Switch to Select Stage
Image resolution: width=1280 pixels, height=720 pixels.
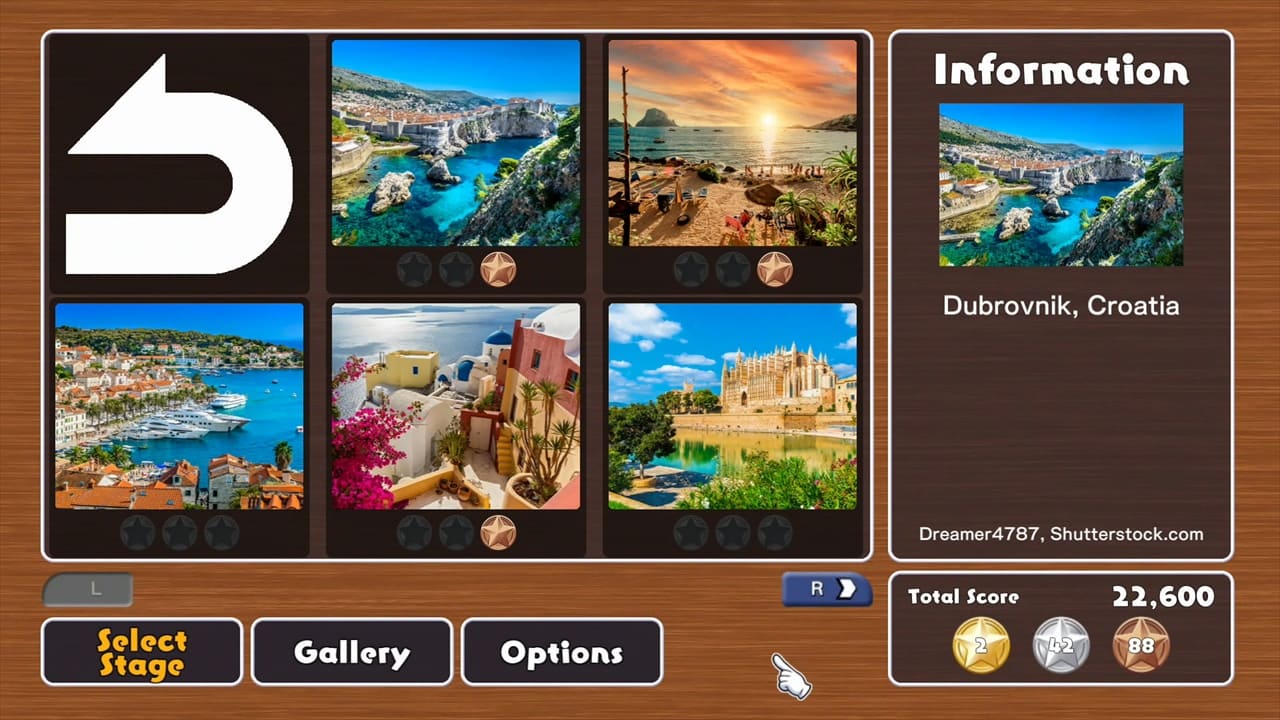coord(141,652)
